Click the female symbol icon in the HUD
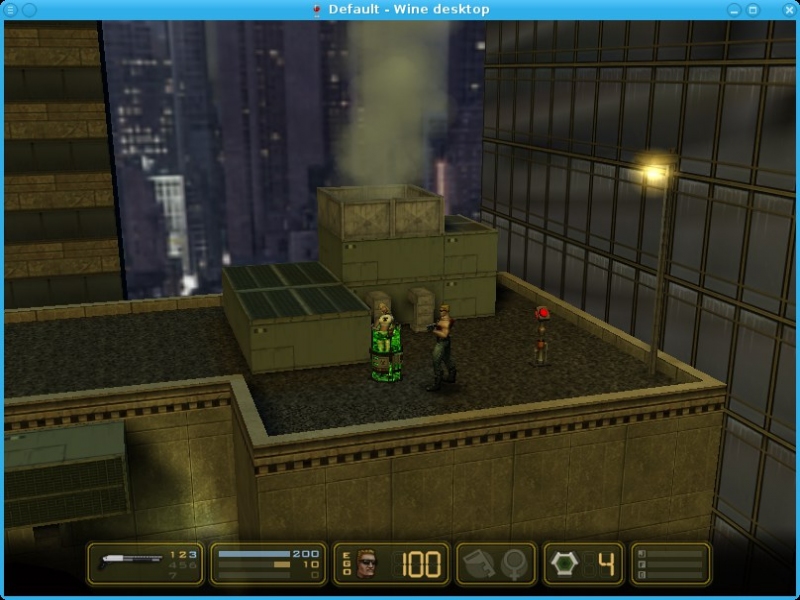Screen dimensions: 800x600 tap(515, 564)
